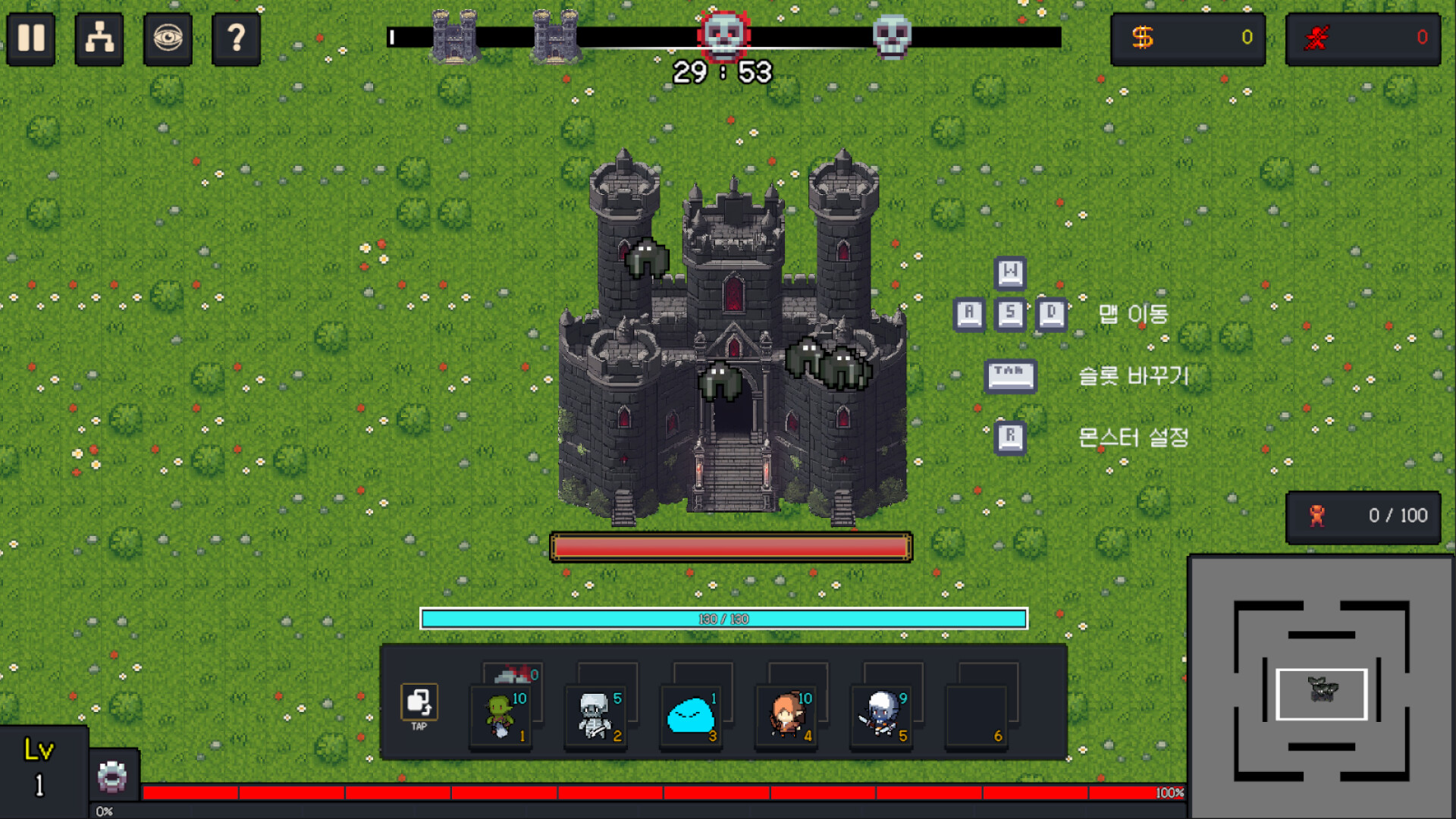Viewport: 1456px width, 819px height.
Task: Click the 0/100 monster capacity counter
Action: click(1363, 516)
